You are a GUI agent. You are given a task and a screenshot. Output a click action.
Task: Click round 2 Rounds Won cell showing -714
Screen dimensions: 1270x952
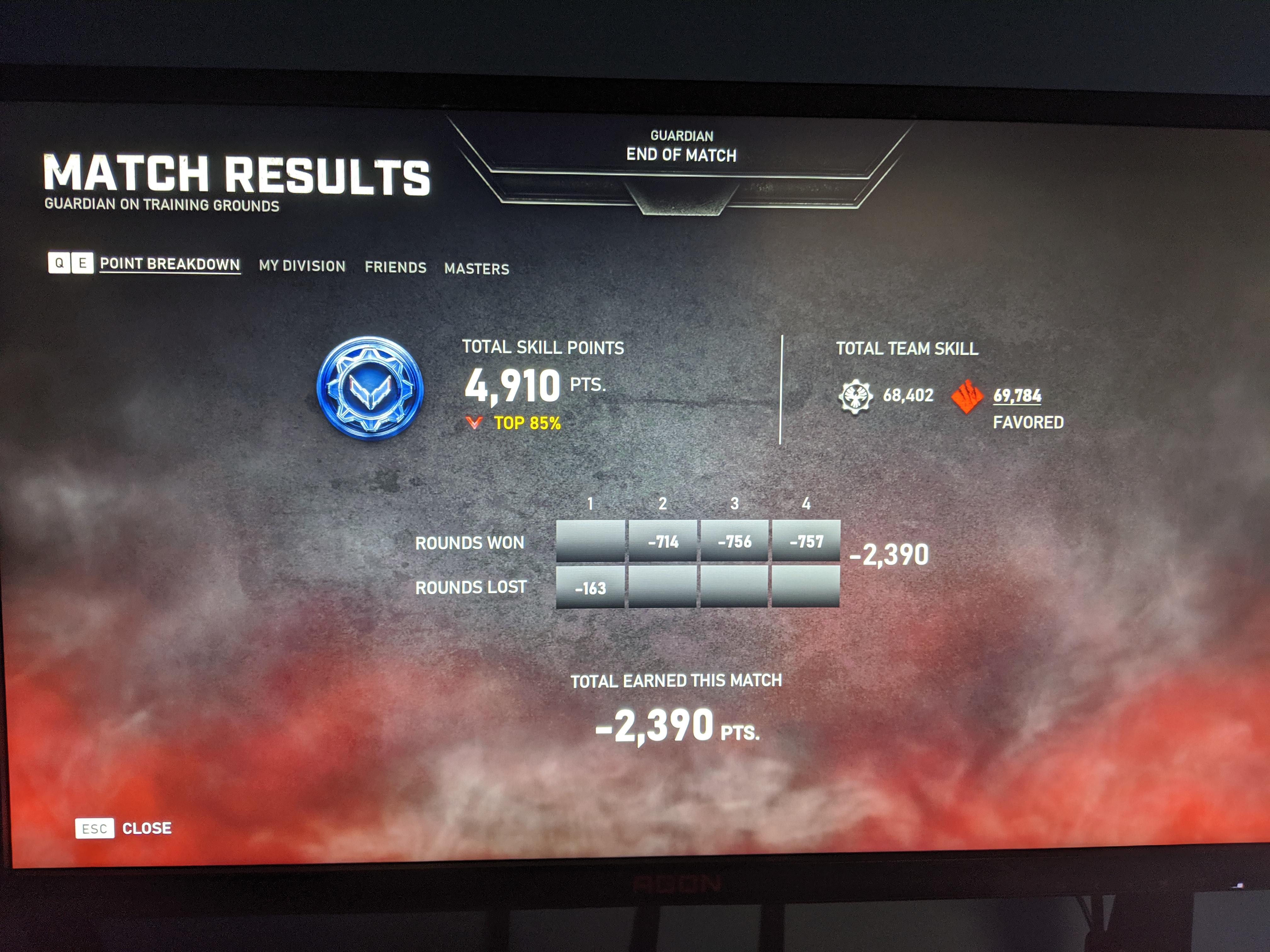click(x=663, y=541)
